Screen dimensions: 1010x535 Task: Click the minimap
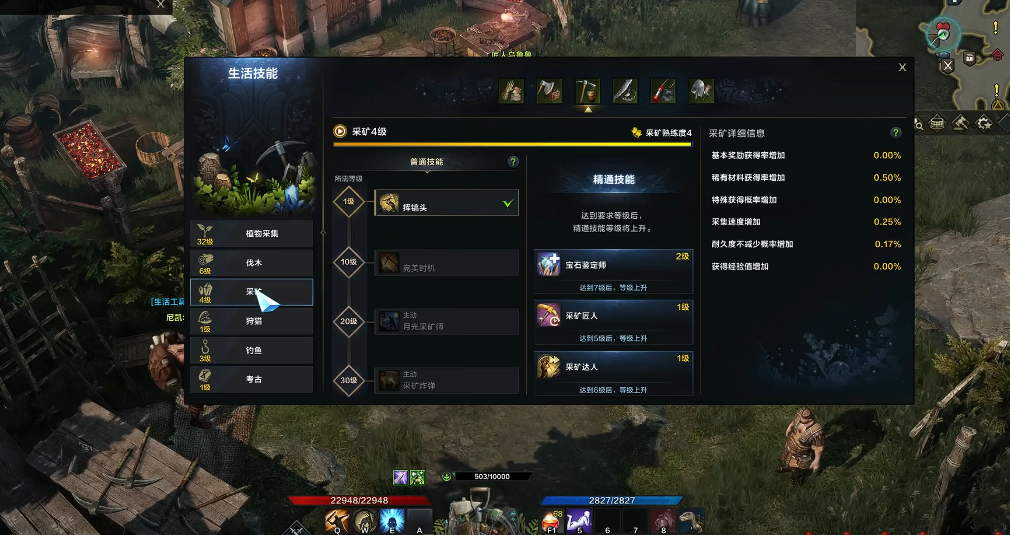coord(970,50)
